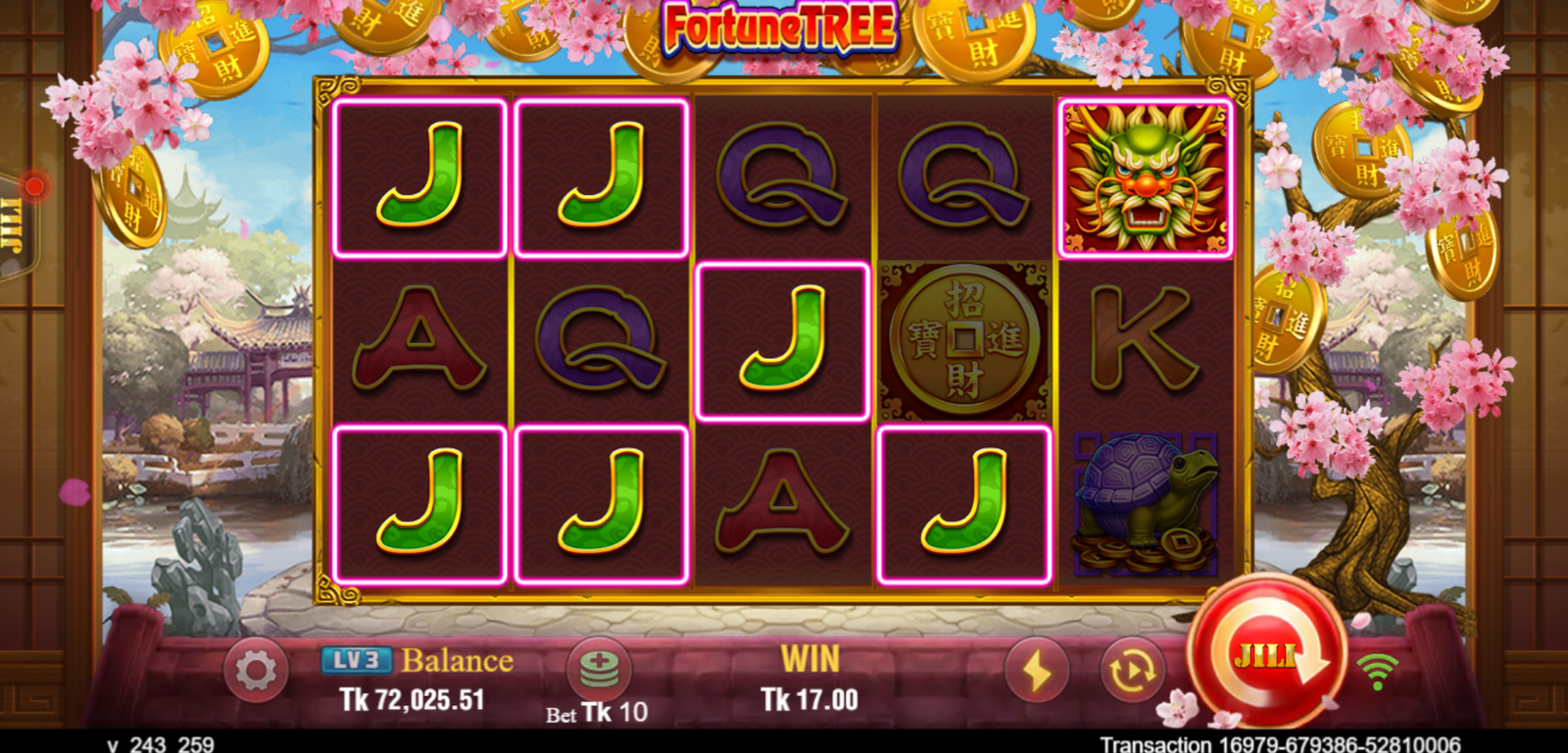Expand the WIN Tk 17.00 panel
The height and width of the screenshot is (753, 1568).
point(810,677)
